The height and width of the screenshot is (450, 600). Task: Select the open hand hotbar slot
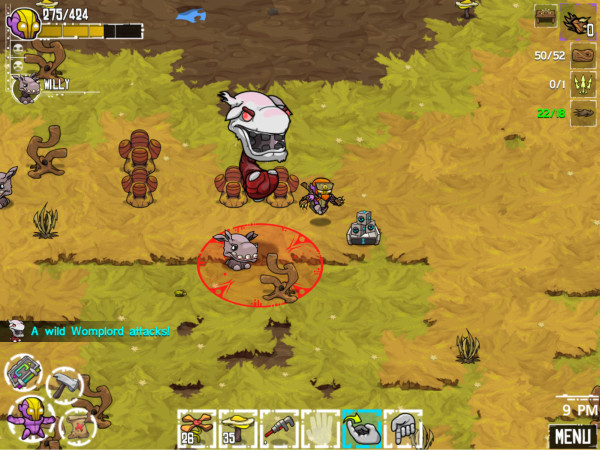point(320,428)
